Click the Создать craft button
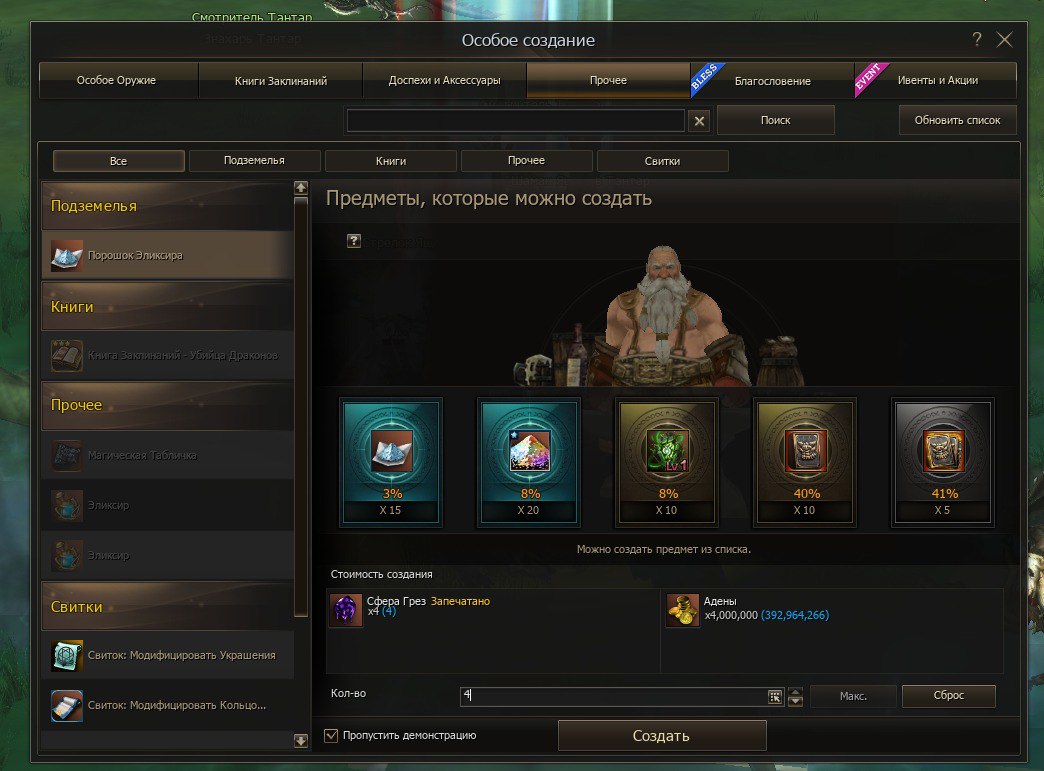 [661, 736]
